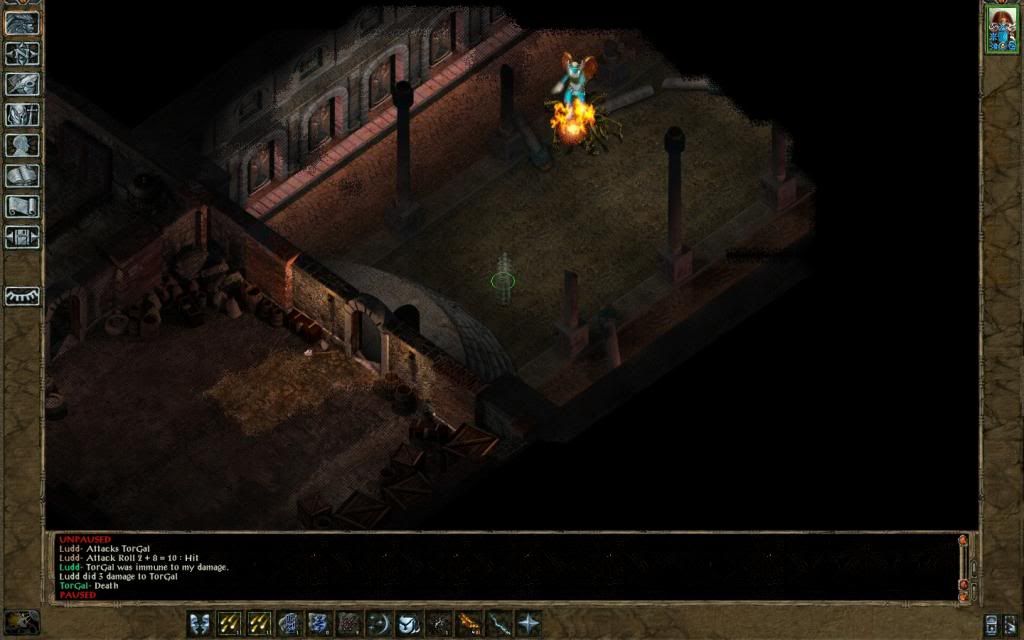Open the priest scroll button
Screen dimensions: 1024x640
point(22,206)
